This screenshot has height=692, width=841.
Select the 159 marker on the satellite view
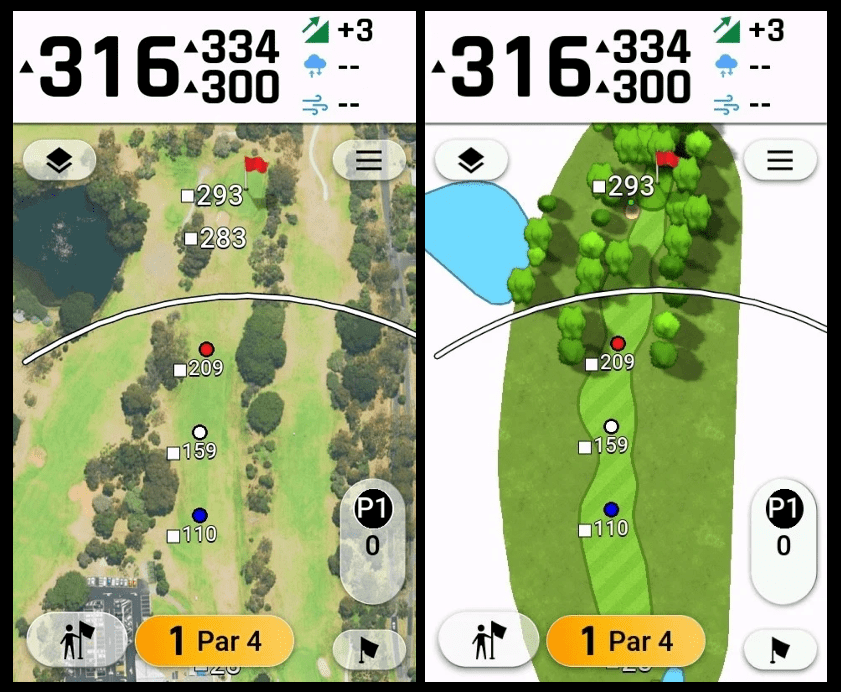click(x=193, y=451)
